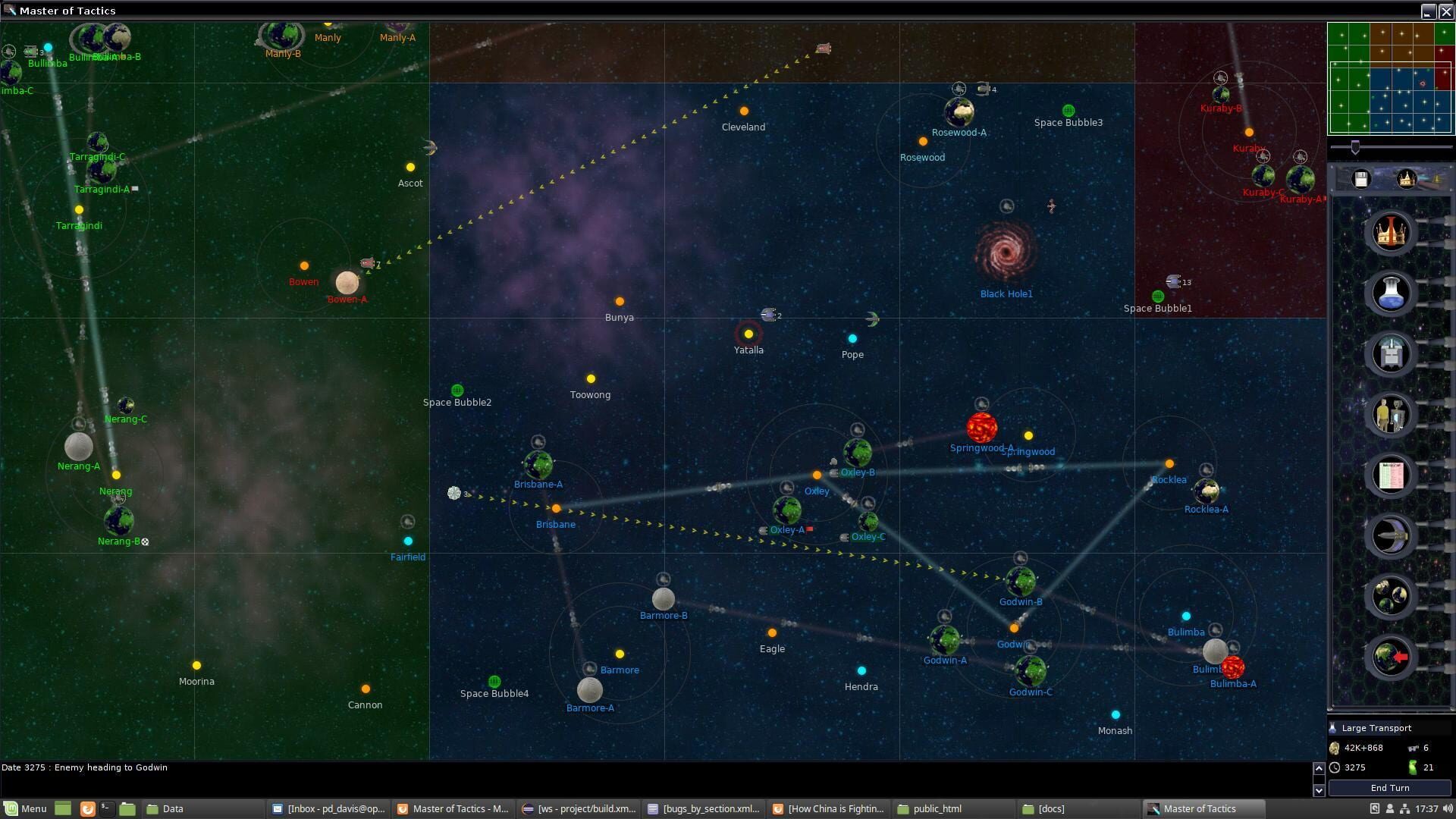Open Firefox from the taskbar
Image resolution: width=1456 pixels, height=819 pixels.
pos(86,809)
